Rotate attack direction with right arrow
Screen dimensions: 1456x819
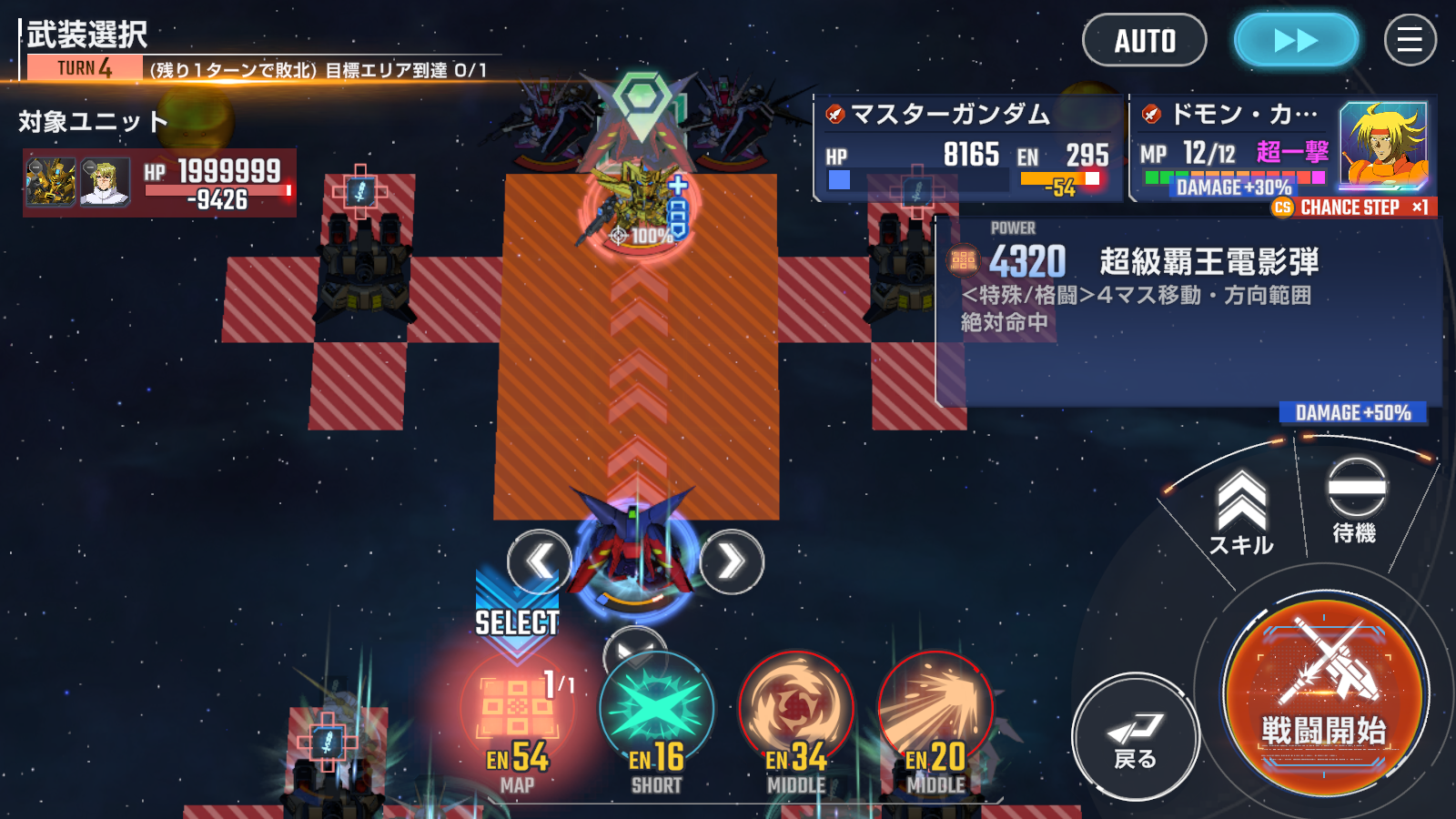coord(732,561)
